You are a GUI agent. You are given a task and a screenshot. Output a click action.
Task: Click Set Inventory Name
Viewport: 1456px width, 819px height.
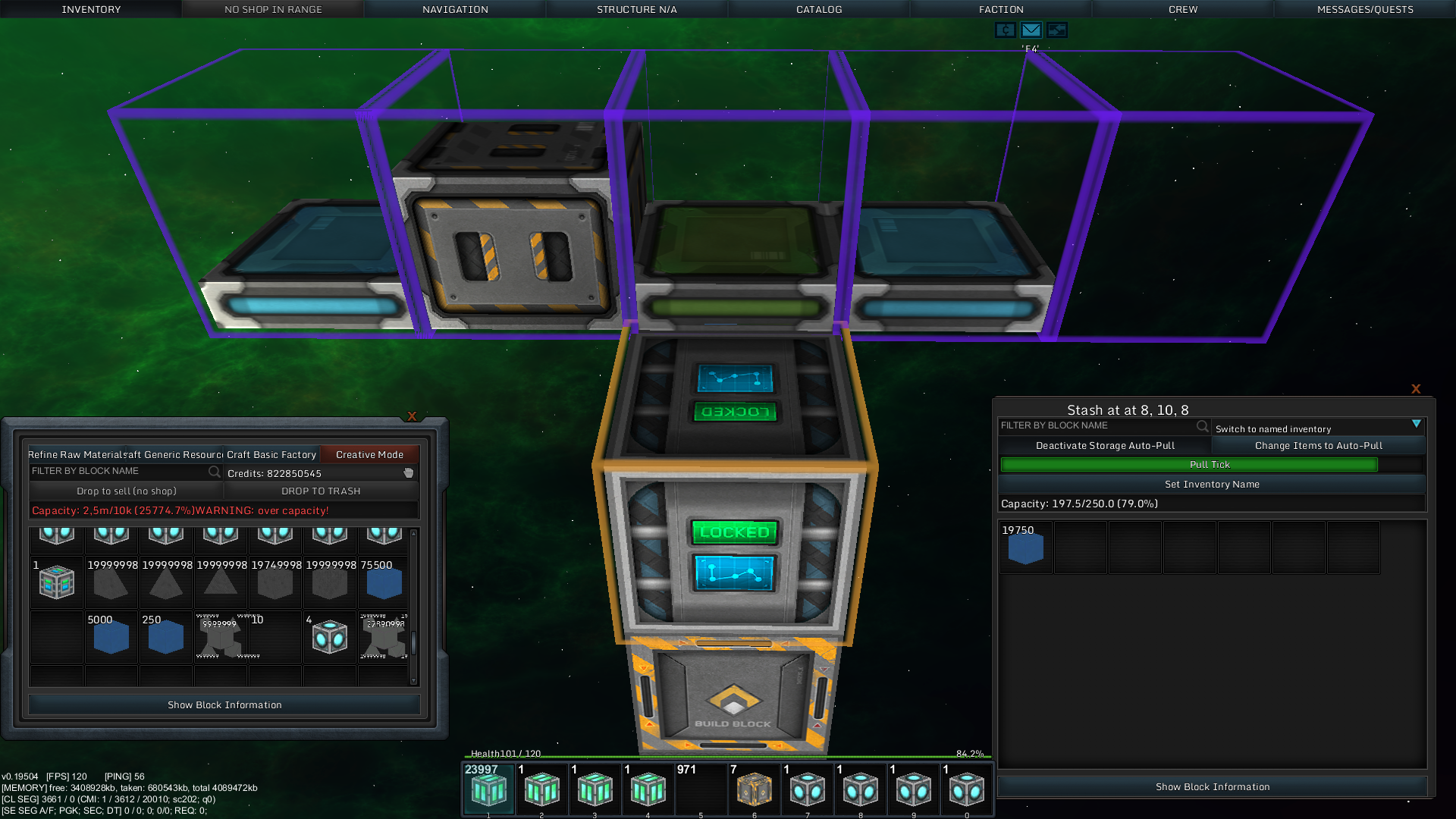pyautogui.click(x=1212, y=484)
